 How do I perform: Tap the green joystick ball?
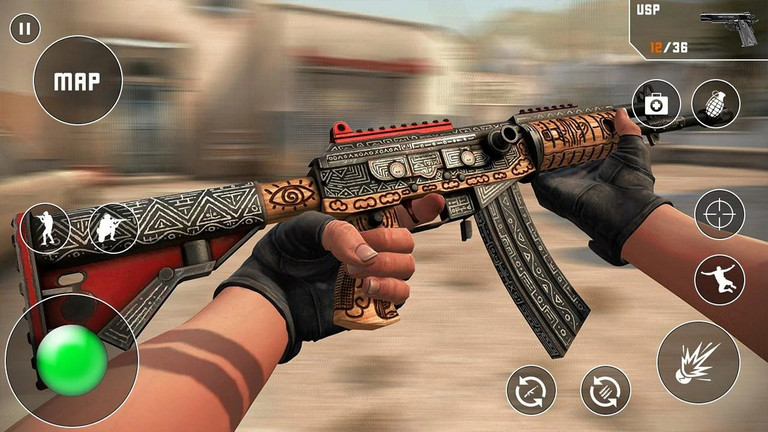[71, 359]
